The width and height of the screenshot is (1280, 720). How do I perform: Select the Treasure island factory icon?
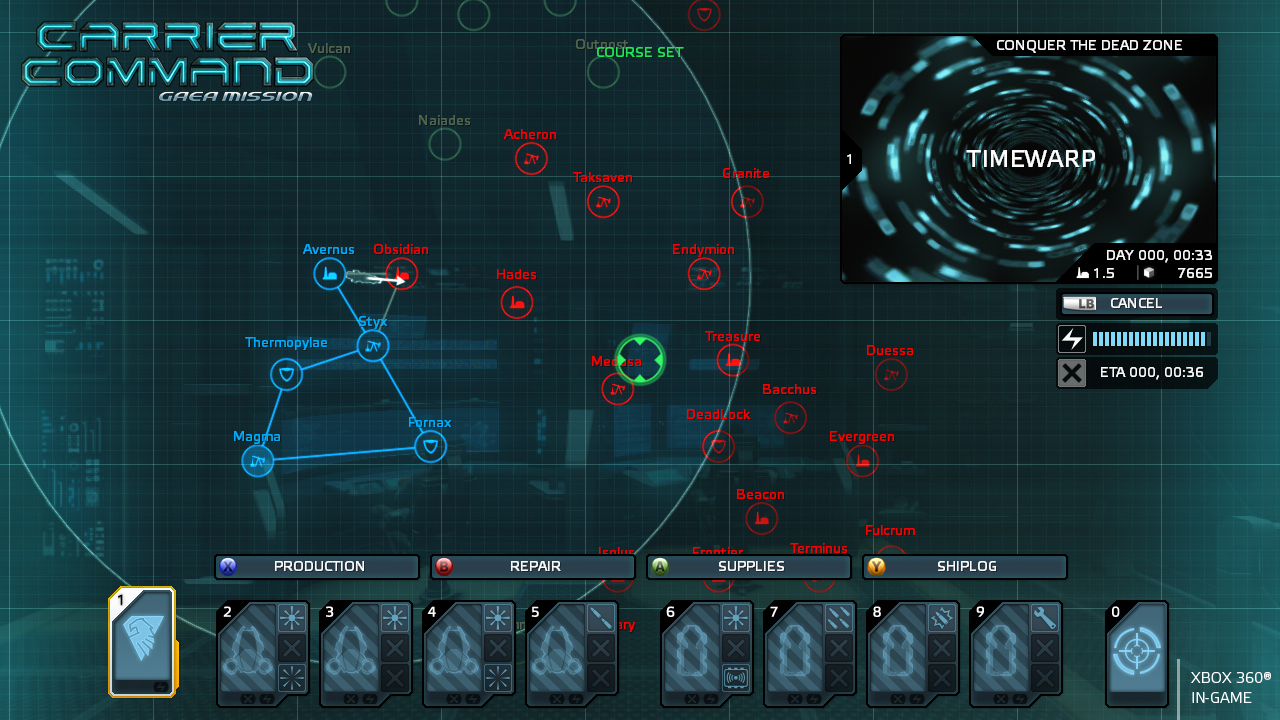click(733, 358)
